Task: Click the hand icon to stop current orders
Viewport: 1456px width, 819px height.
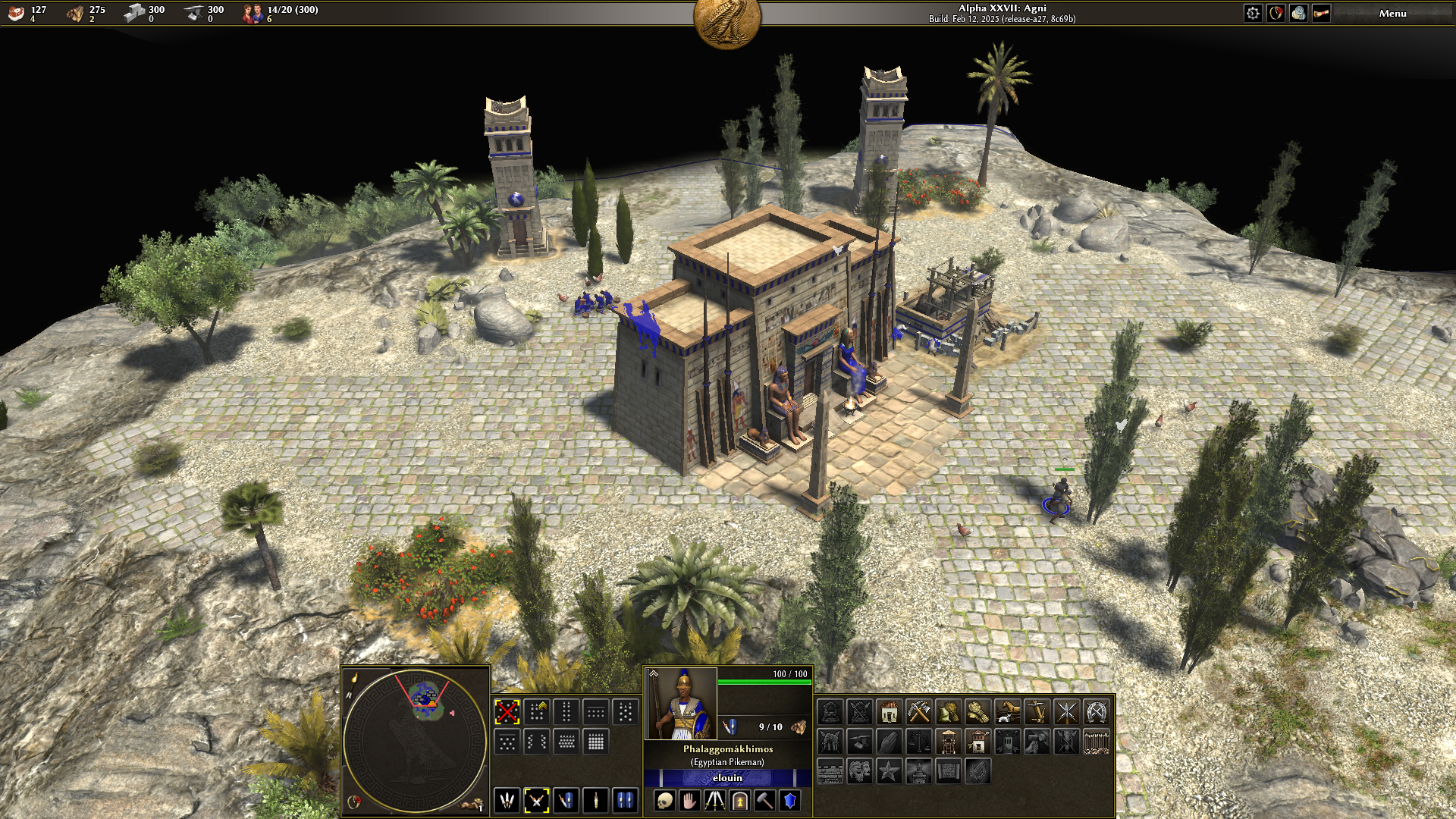Action: click(x=689, y=802)
